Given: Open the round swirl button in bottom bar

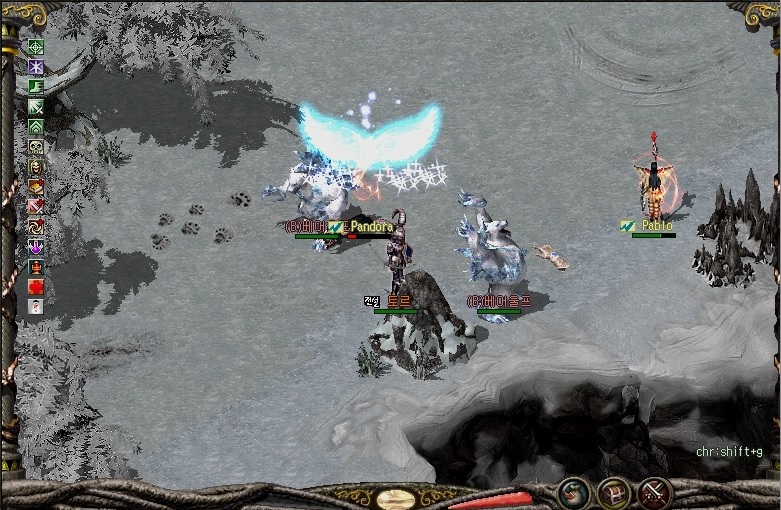Looking at the screenshot, I should (573, 492).
